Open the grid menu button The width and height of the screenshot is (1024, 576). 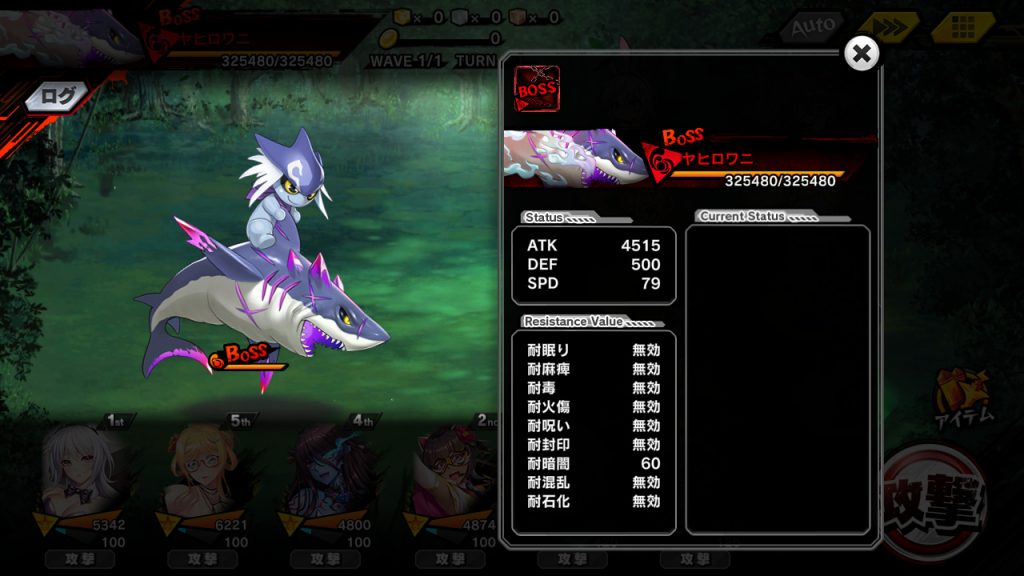pyautogui.click(x=962, y=27)
